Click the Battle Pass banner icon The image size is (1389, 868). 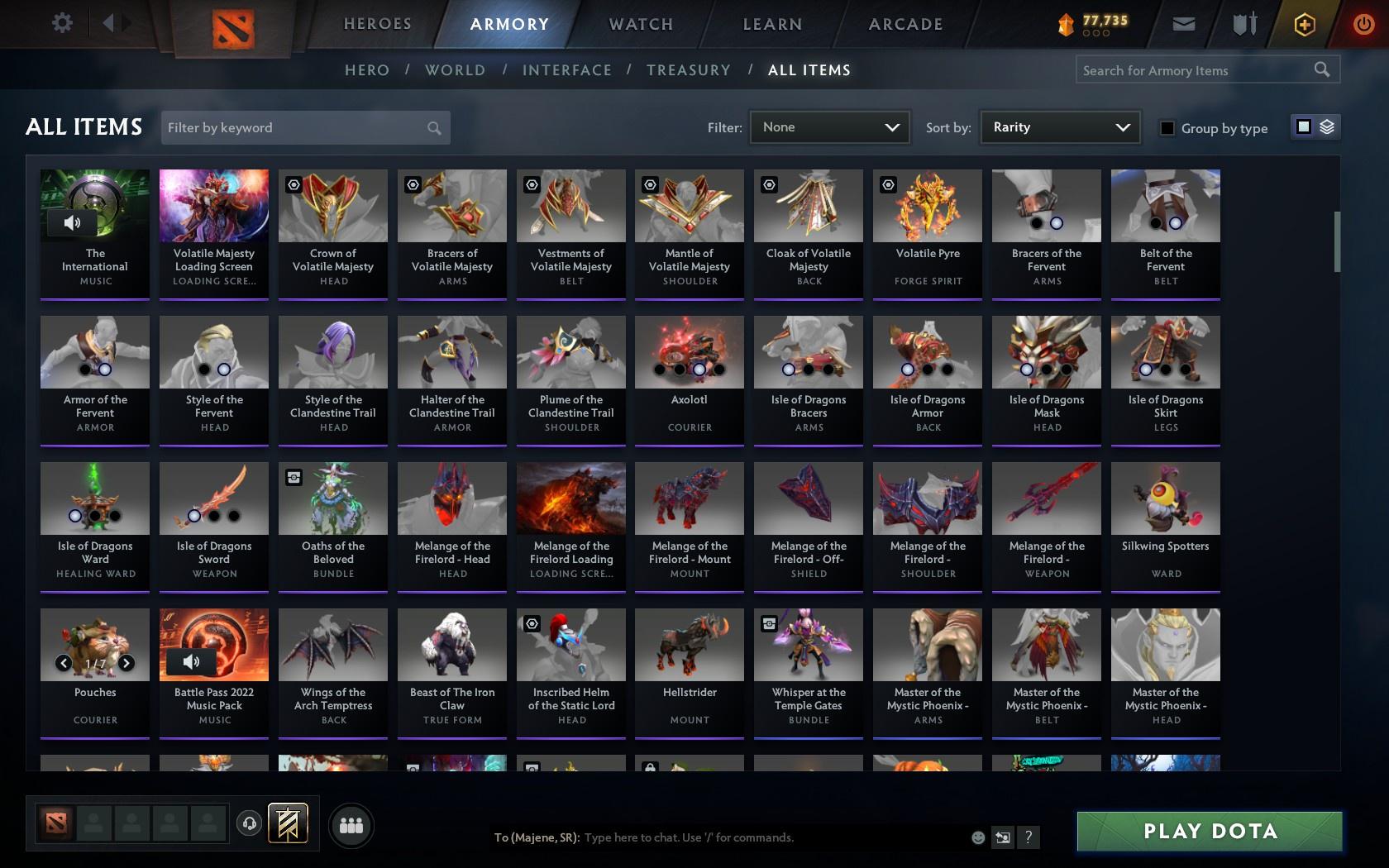click(x=288, y=823)
